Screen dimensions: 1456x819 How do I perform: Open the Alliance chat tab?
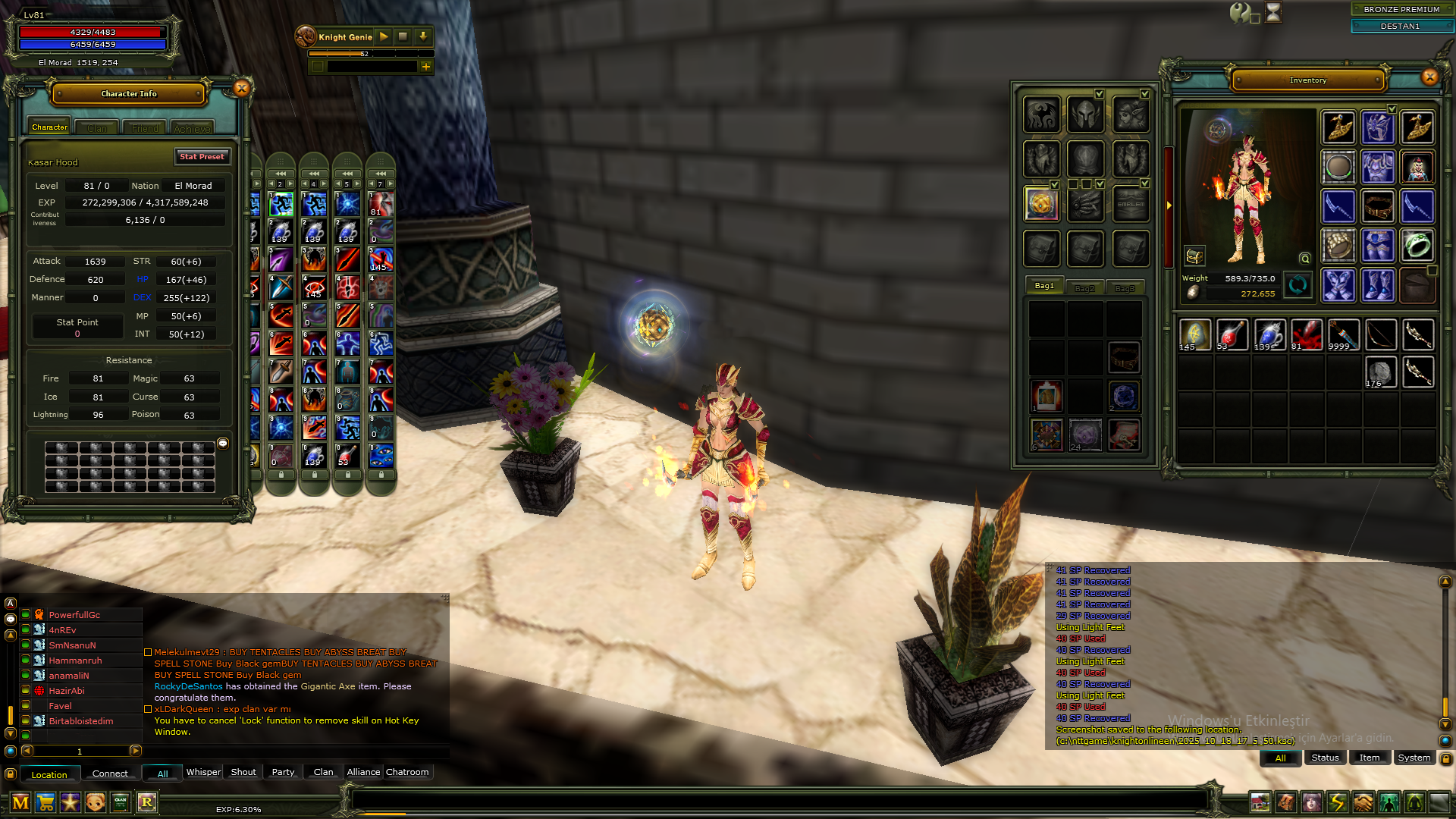[363, 772]
